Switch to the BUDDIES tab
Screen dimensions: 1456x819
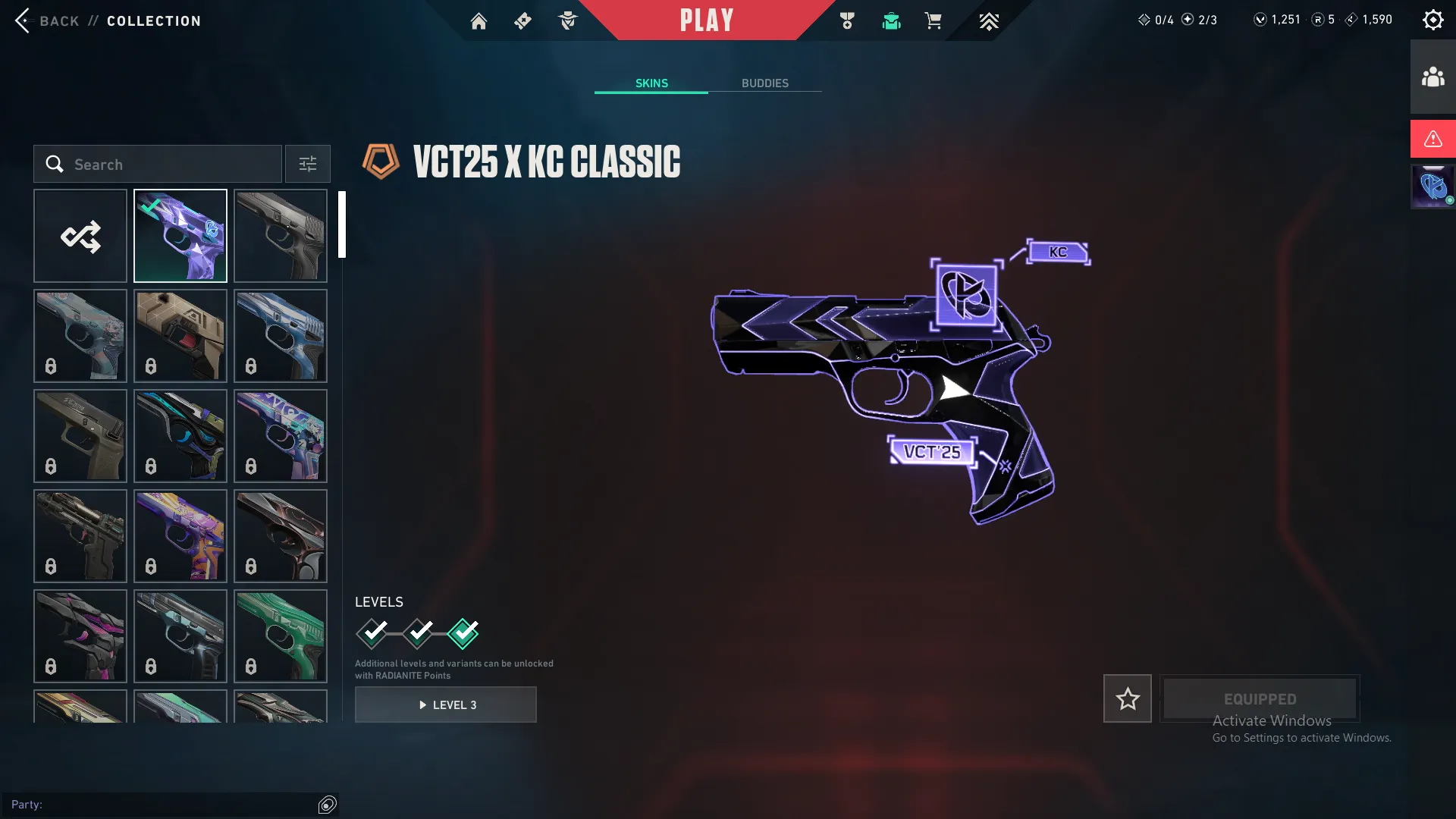click(766, 83)
